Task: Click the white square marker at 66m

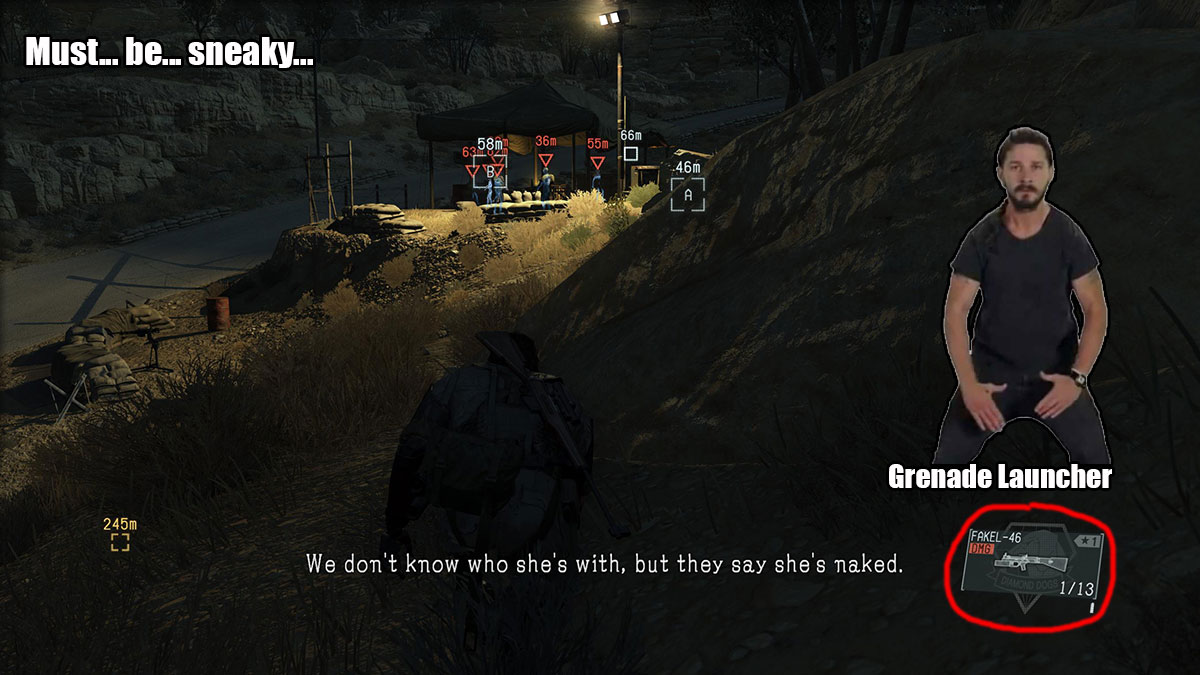Action: (x=630, y=154)
